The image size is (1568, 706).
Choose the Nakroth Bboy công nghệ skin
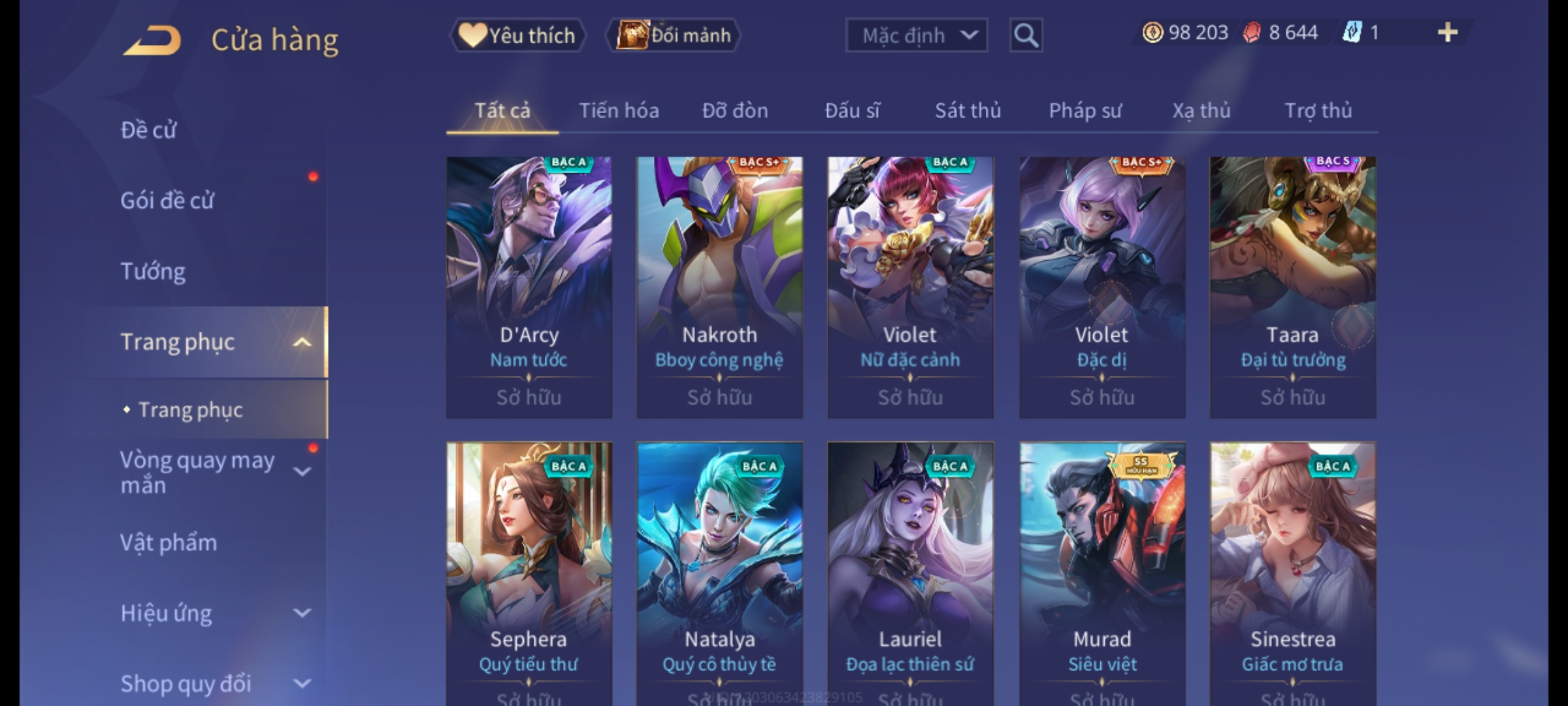click(x=719, y=288)
